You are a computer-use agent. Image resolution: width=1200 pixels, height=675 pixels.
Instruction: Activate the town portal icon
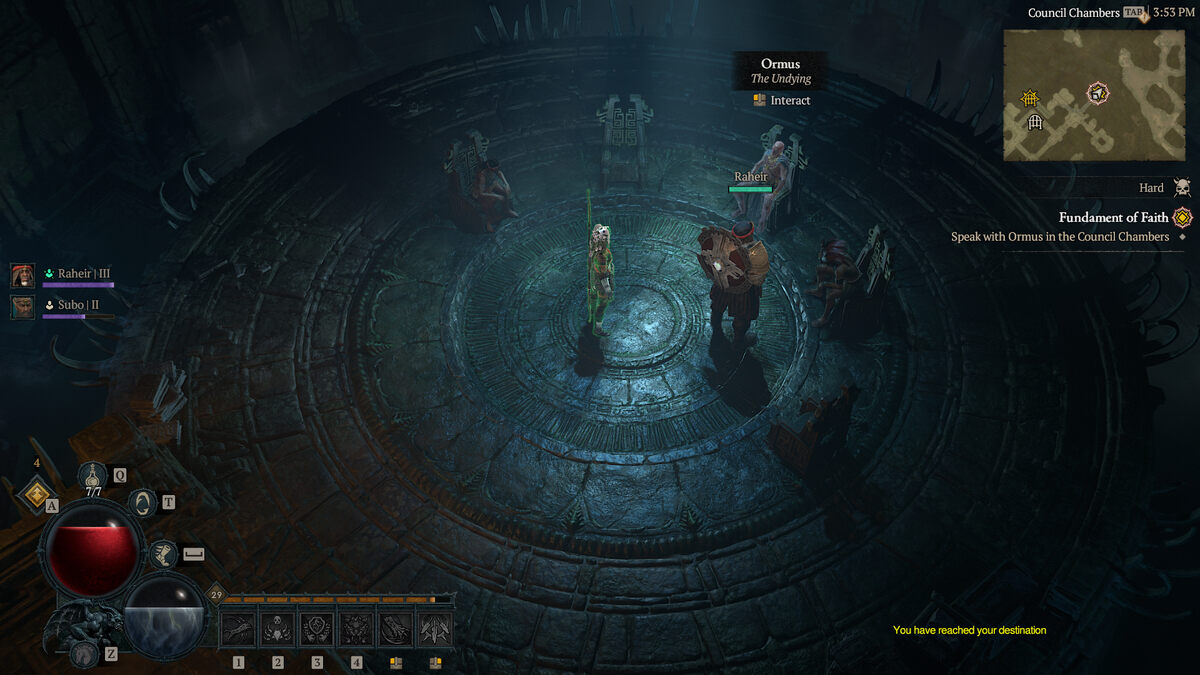[143, 503]
